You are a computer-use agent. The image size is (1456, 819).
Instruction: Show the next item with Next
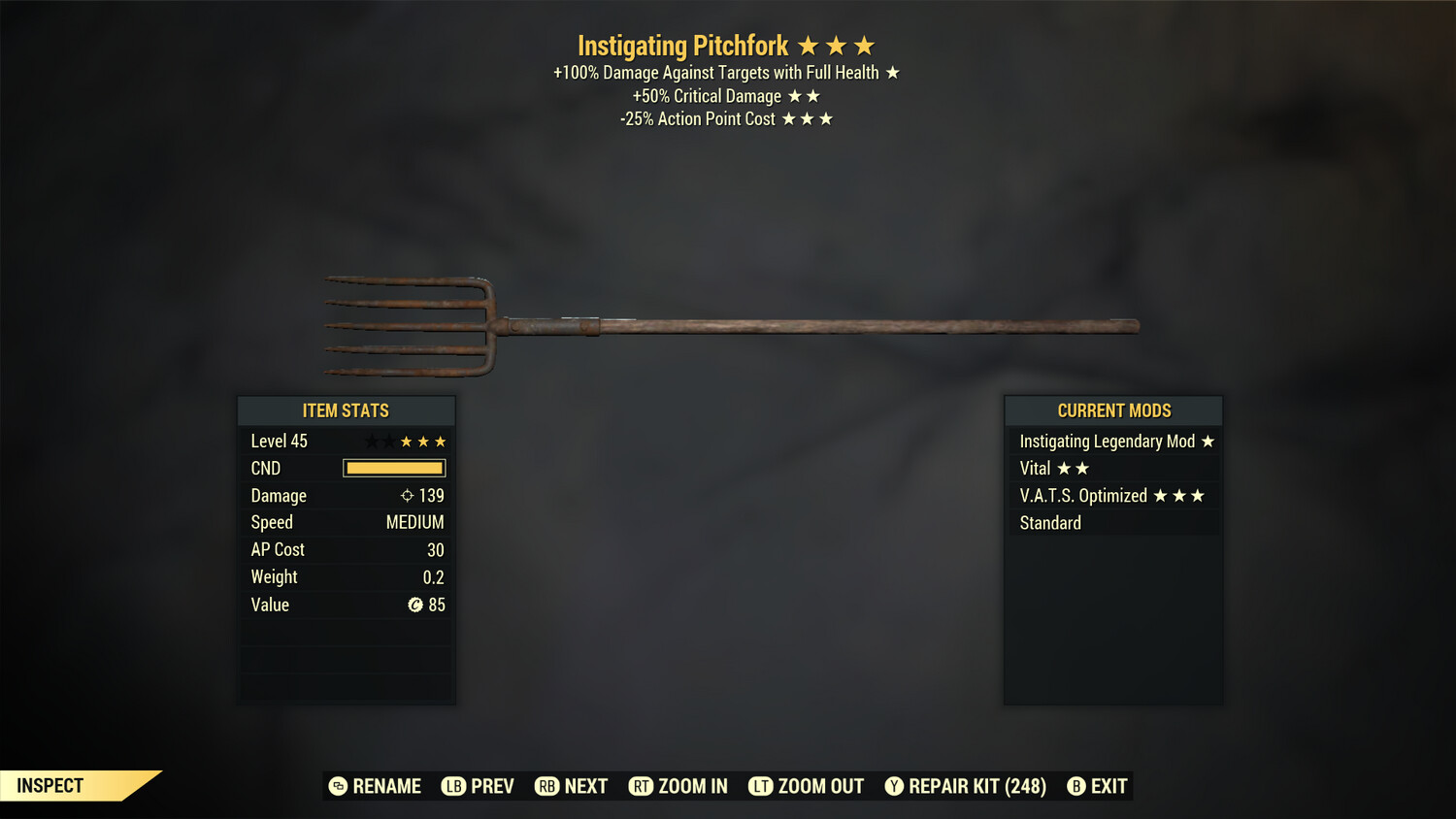point(572,786)
